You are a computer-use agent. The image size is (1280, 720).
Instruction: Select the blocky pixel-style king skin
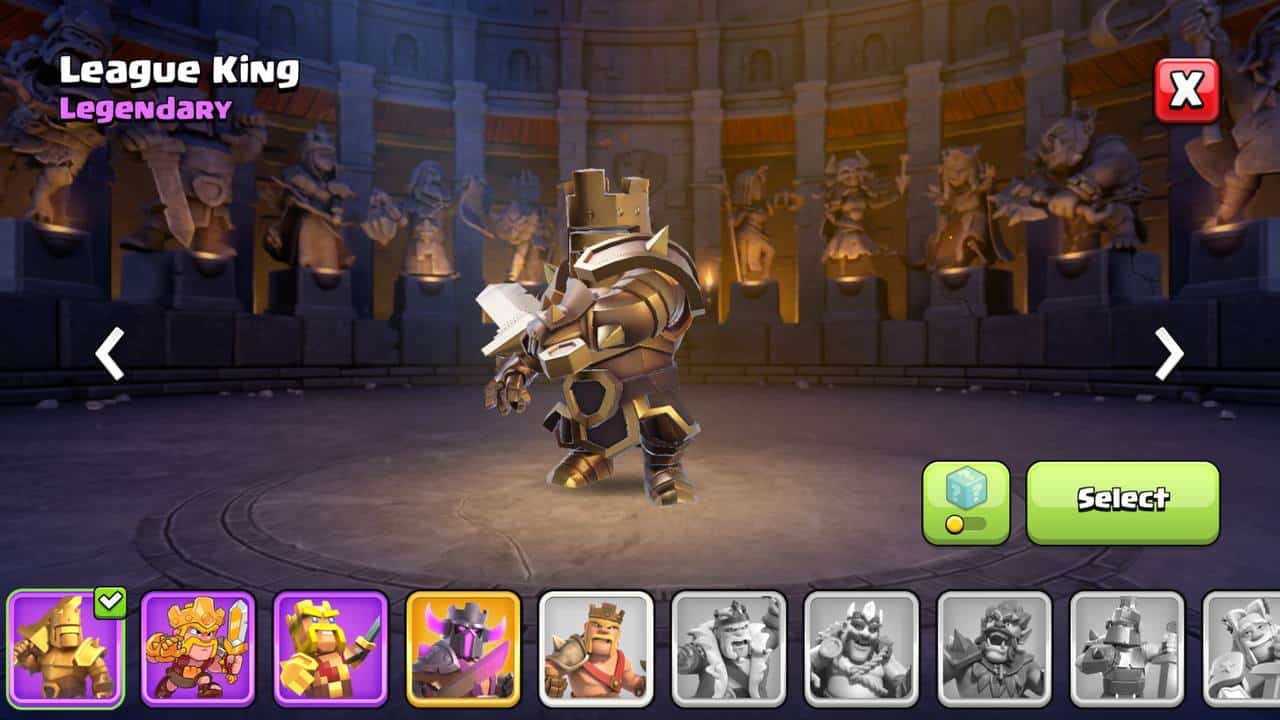coord(330,649)
